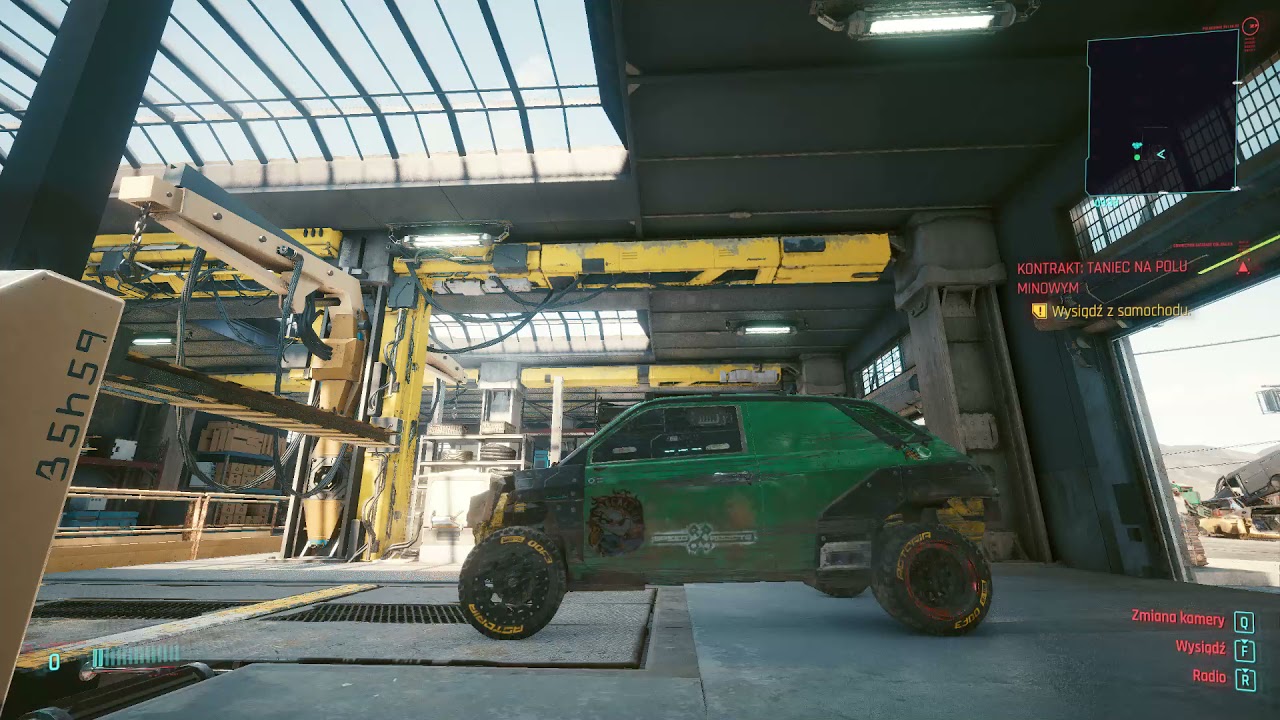1280x720 pixels.
Task: Toggle the camera with Zmiana kamery control
Action: click(x=1178, y=619)
